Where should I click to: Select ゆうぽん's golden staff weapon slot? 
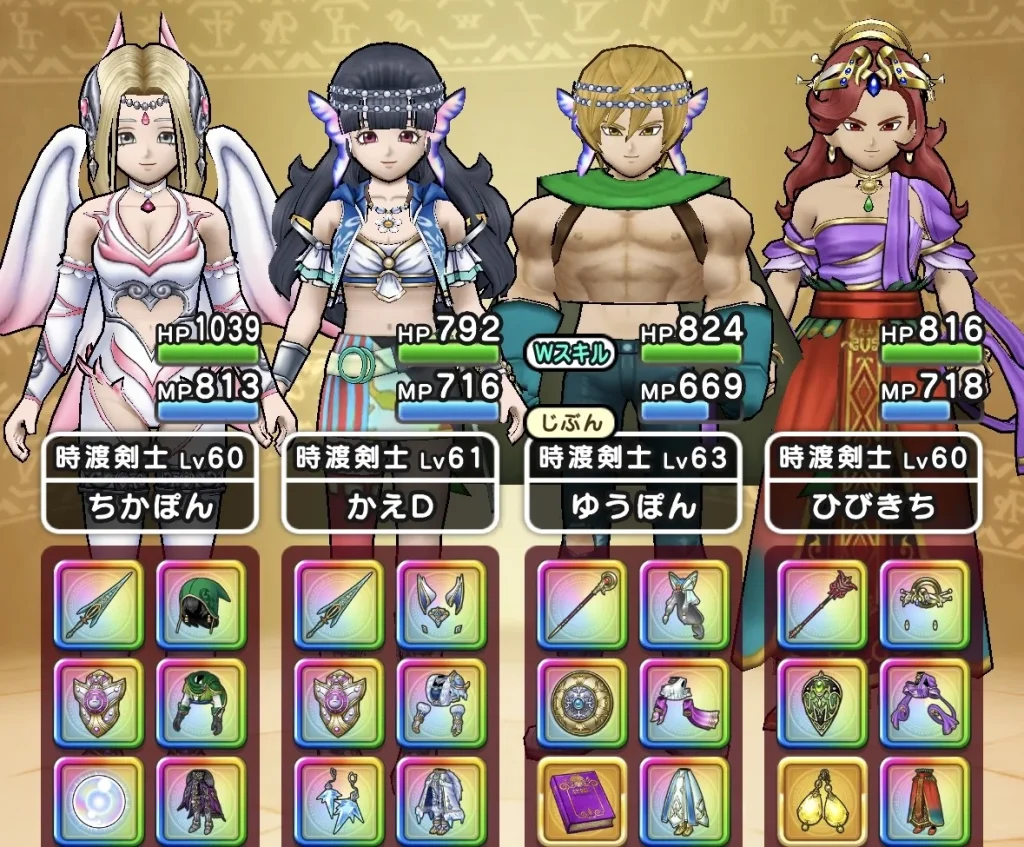(x=582, y=603)
